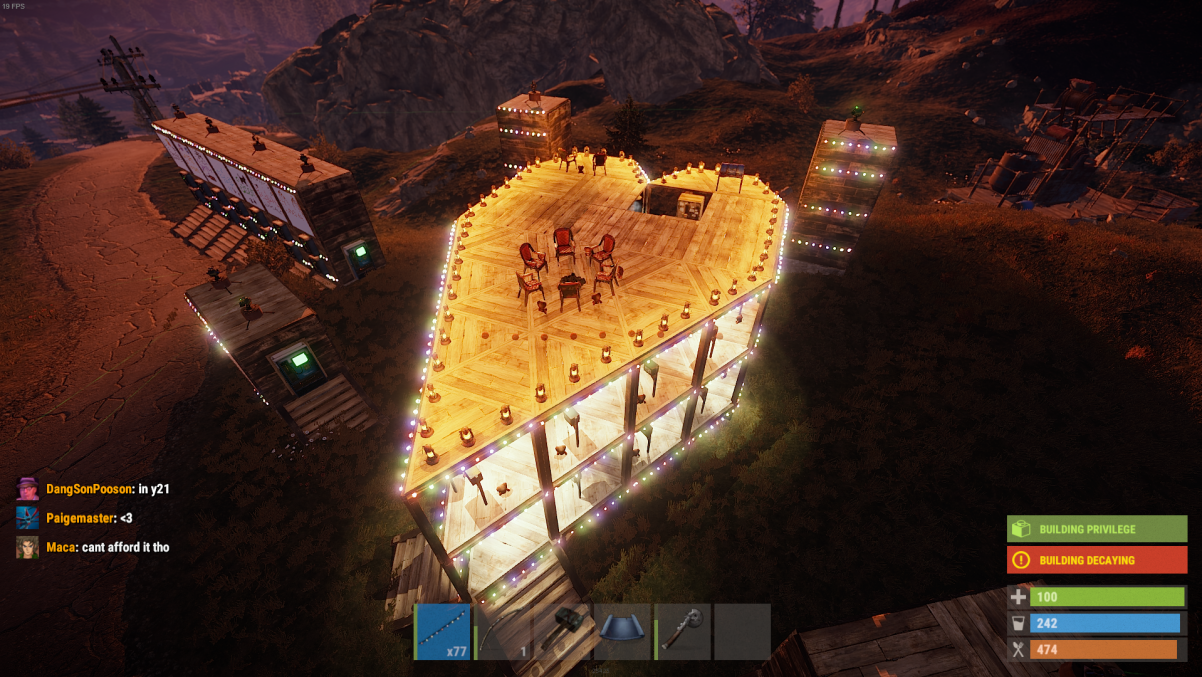
Task: Select the hunting bow hotbar slot
Action: [503, 631]
